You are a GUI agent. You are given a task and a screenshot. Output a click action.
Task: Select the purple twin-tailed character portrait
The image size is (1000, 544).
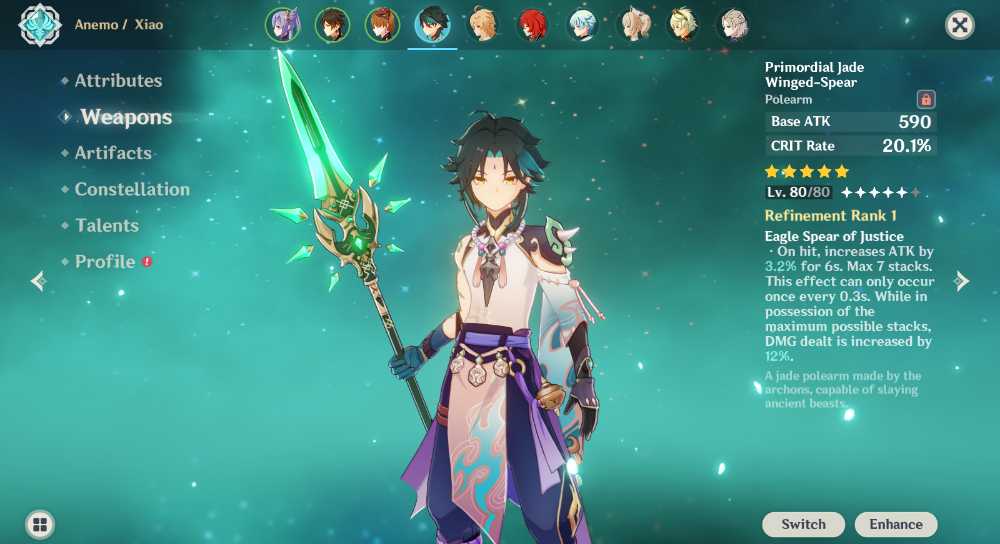[283, 25]
